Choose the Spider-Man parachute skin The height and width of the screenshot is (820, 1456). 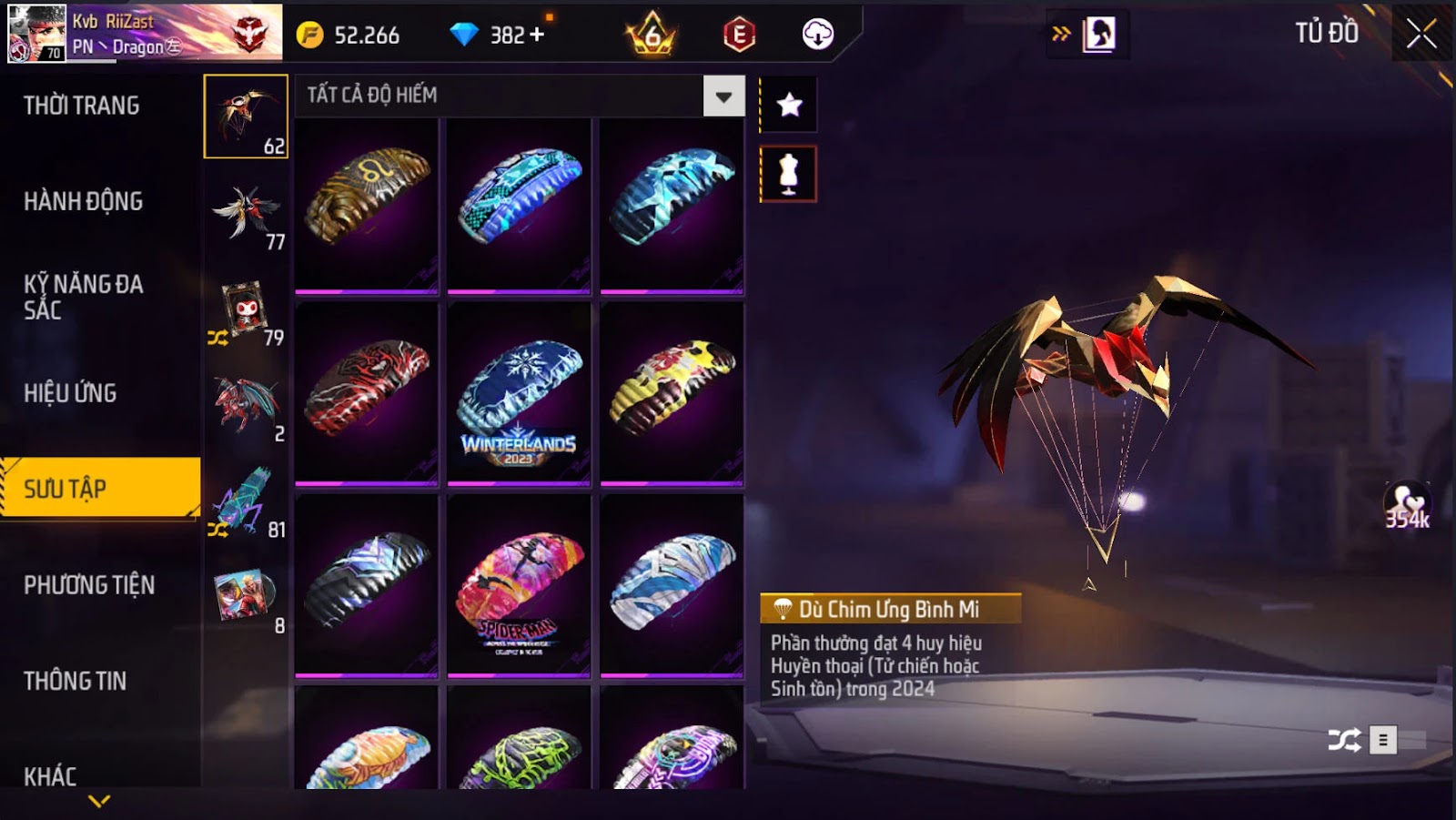(x=519, y=585)
